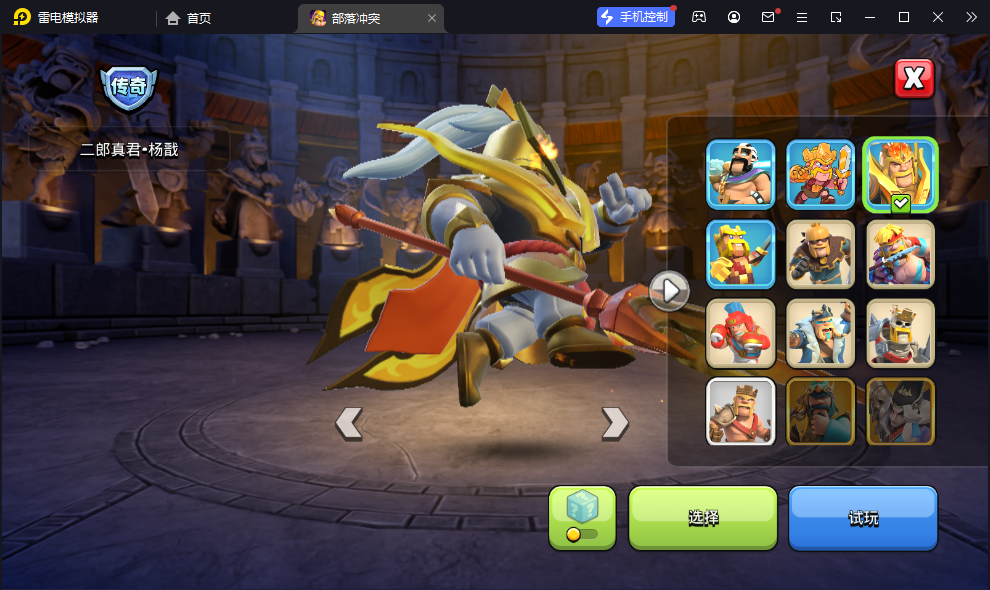The height and width of the screenshot is (590, 990).
Task: Select the dark-haired mustached king skin
Action: 741,173
